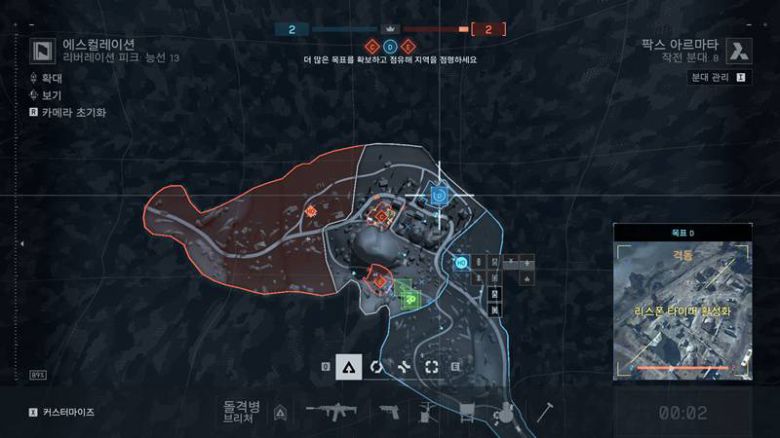The width and height of the screenshot is (780, 438).
Task: Select blue objective D on the map
Action: point(438,196)
